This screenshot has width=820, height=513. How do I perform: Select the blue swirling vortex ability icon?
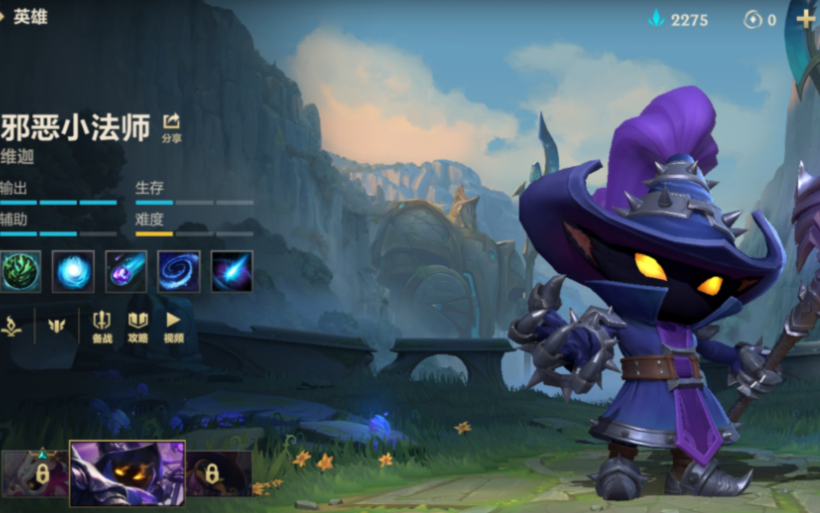[179, 271]
